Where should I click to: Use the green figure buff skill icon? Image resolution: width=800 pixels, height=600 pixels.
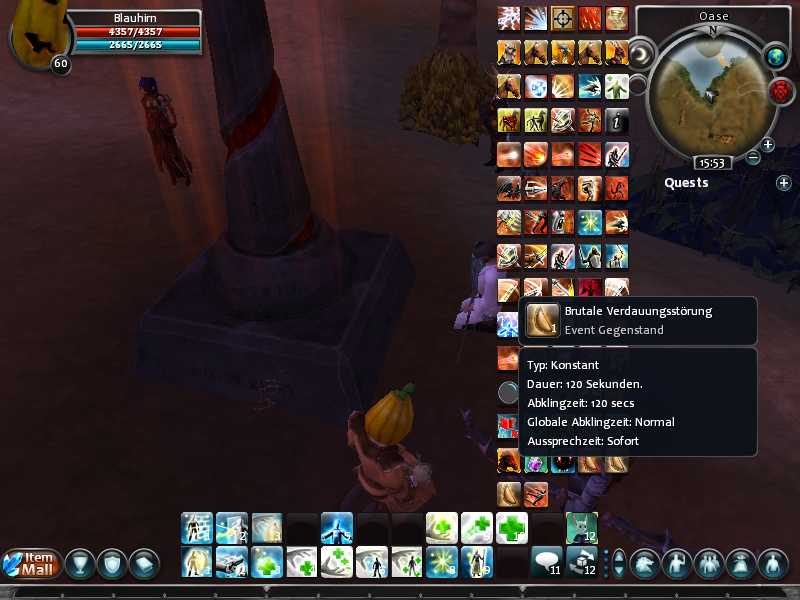tap(616, 87)
